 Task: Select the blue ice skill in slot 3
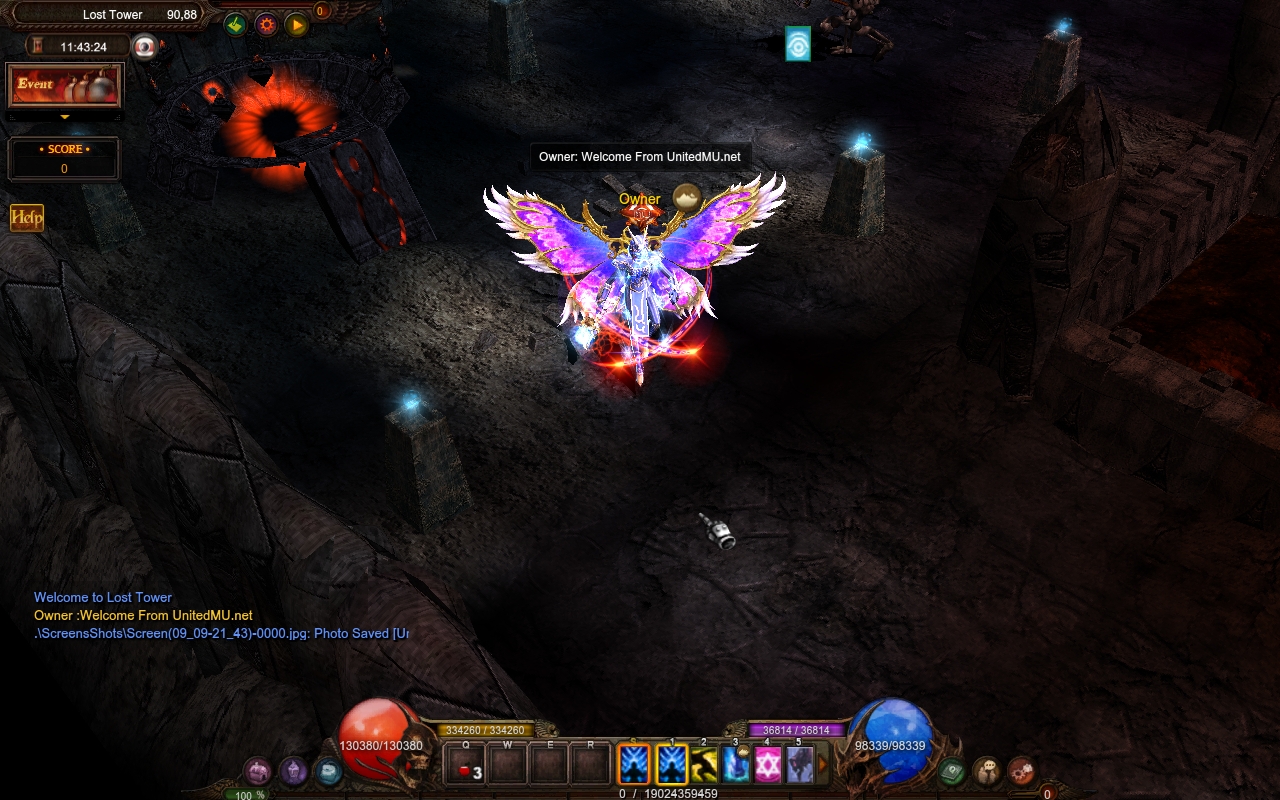(x=736, y=765)
